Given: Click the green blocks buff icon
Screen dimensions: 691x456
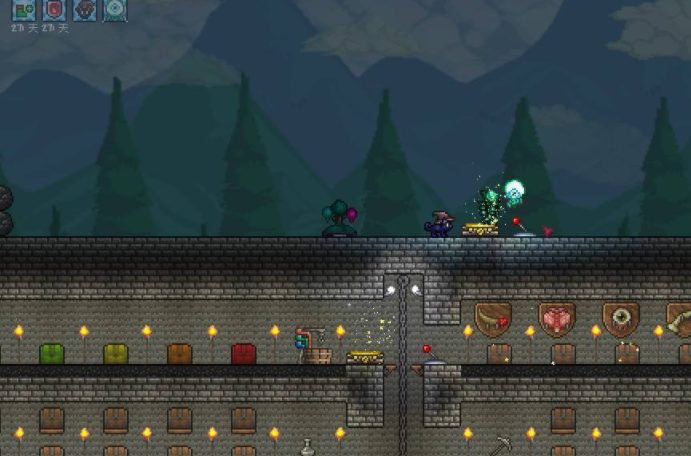Looking at the screenshot, I should tap(24, 10).
